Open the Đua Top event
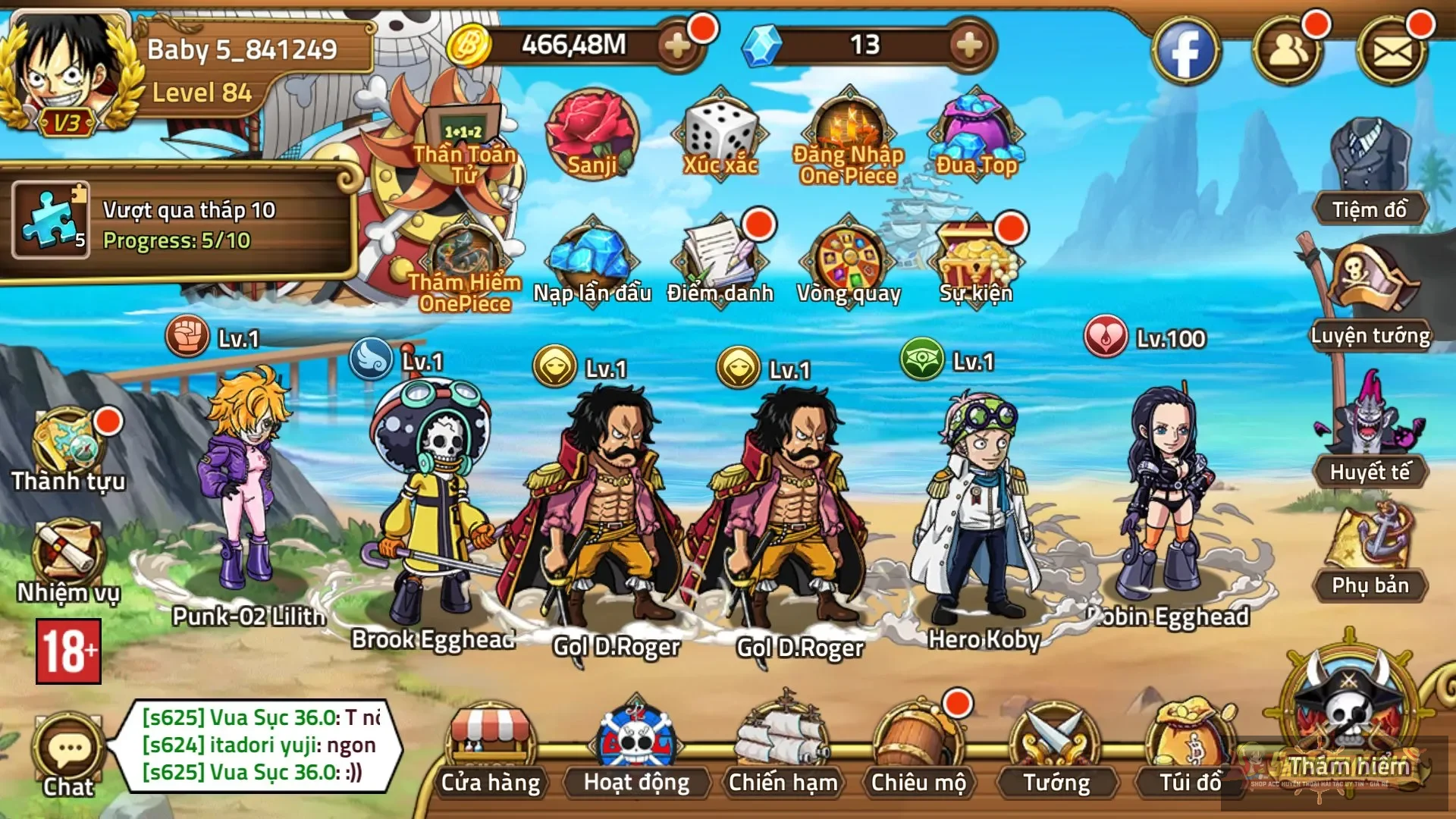This screenshot has height=819, width=1456. tap(975, 135)
